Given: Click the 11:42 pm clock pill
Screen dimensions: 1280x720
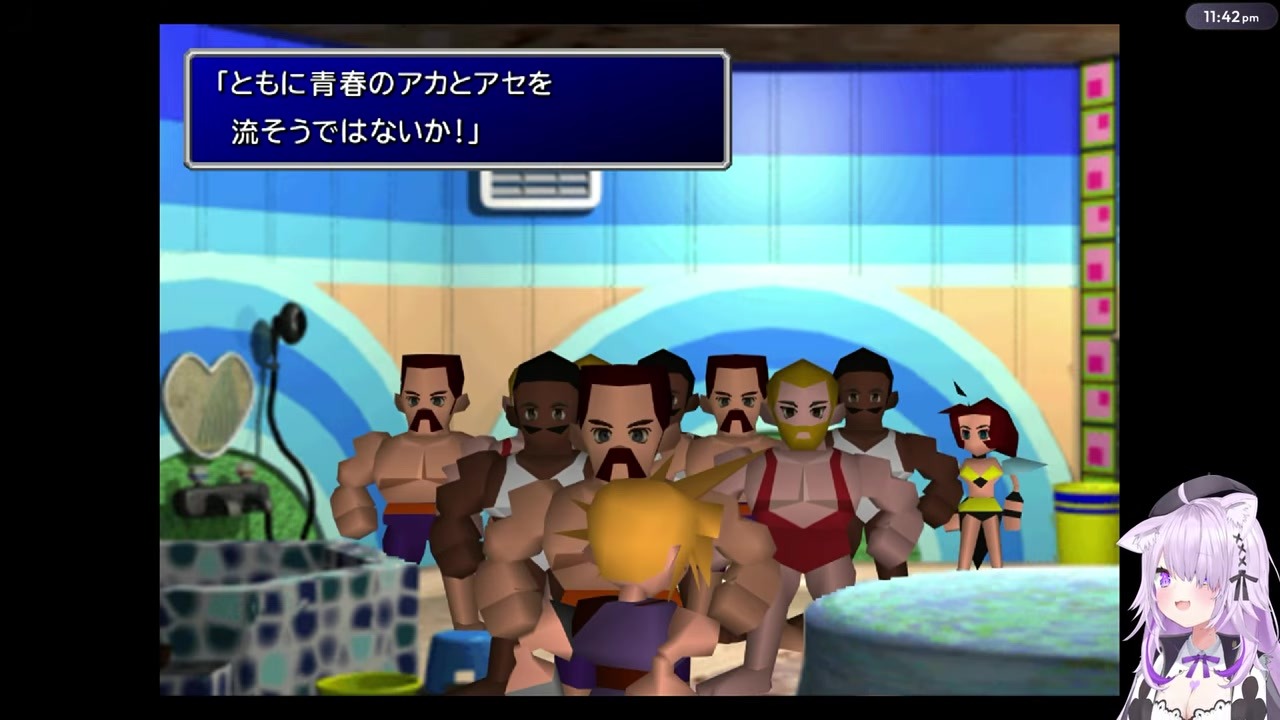Looking at the screenshot, I should 1229,16.
